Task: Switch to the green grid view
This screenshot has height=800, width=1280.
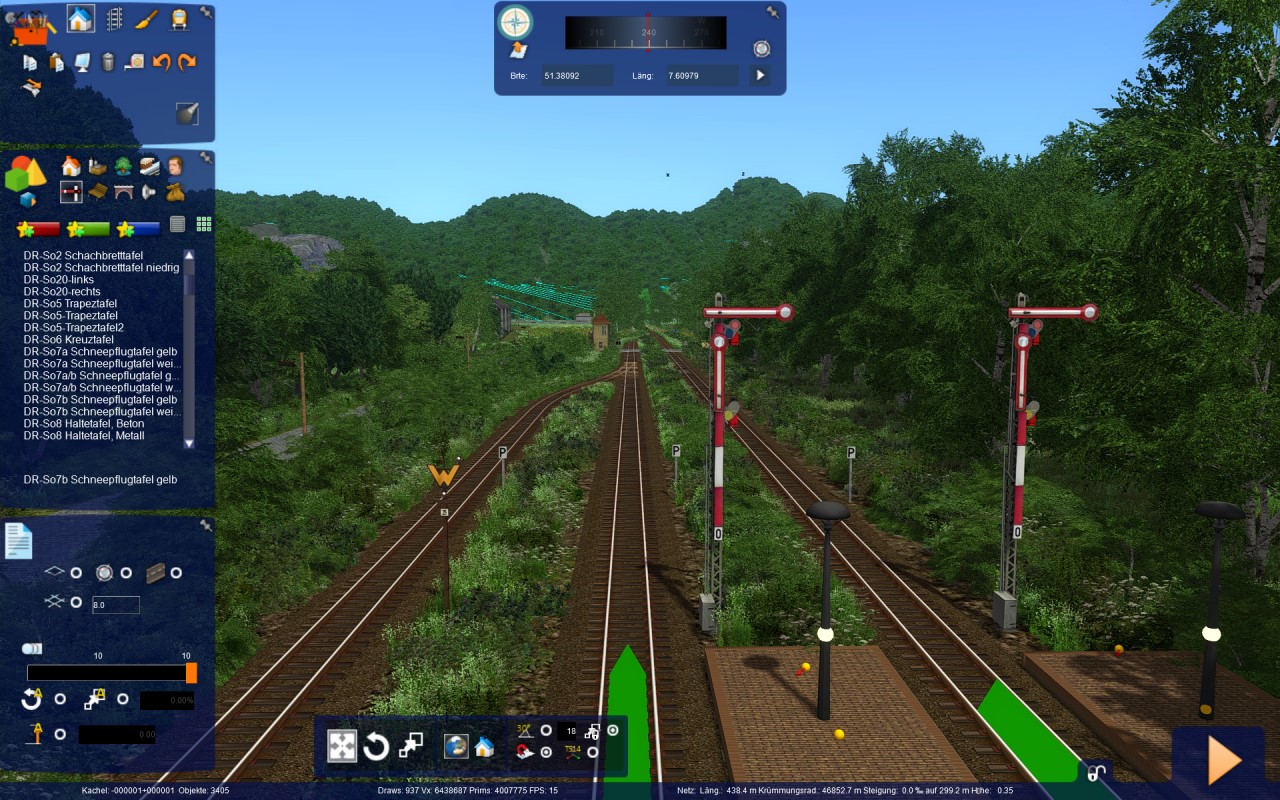Action: click(204, 224)
